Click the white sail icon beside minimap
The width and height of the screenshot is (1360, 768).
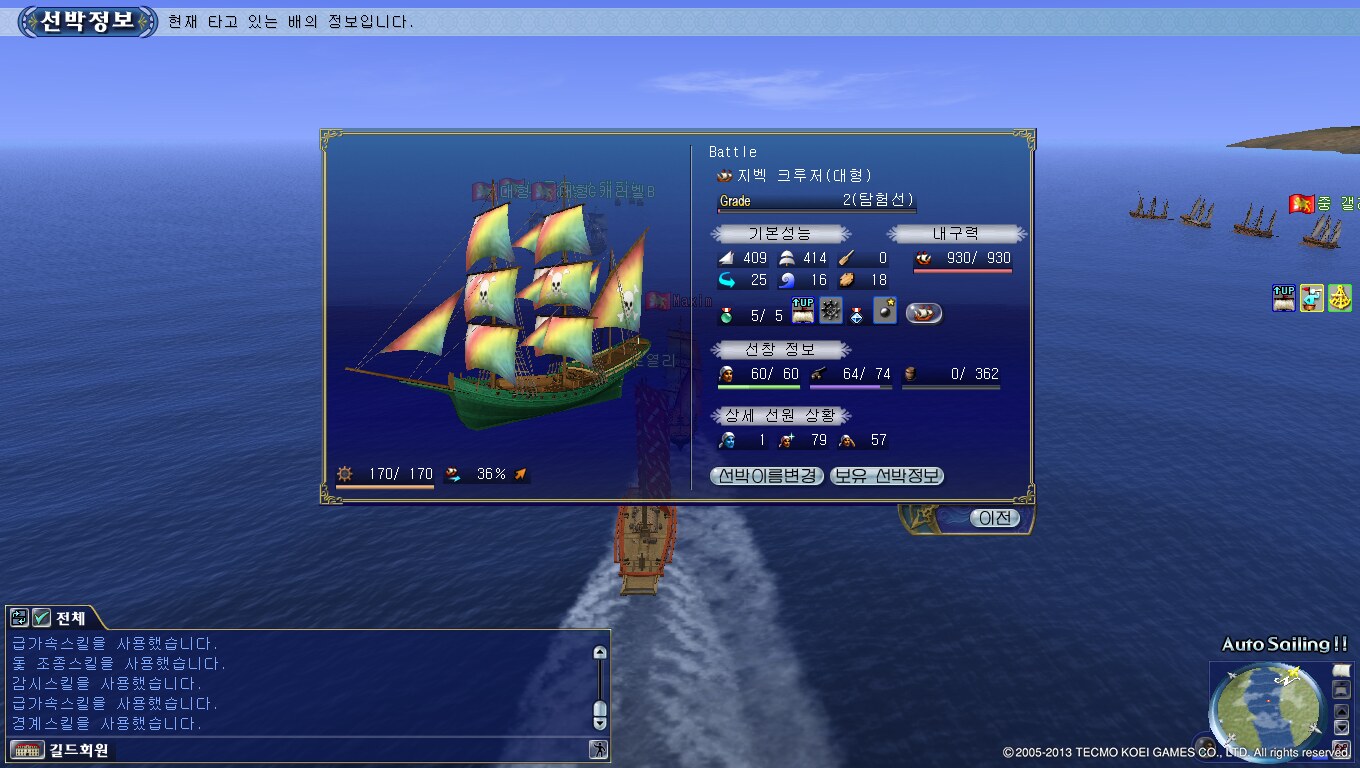coord(1342,670)
